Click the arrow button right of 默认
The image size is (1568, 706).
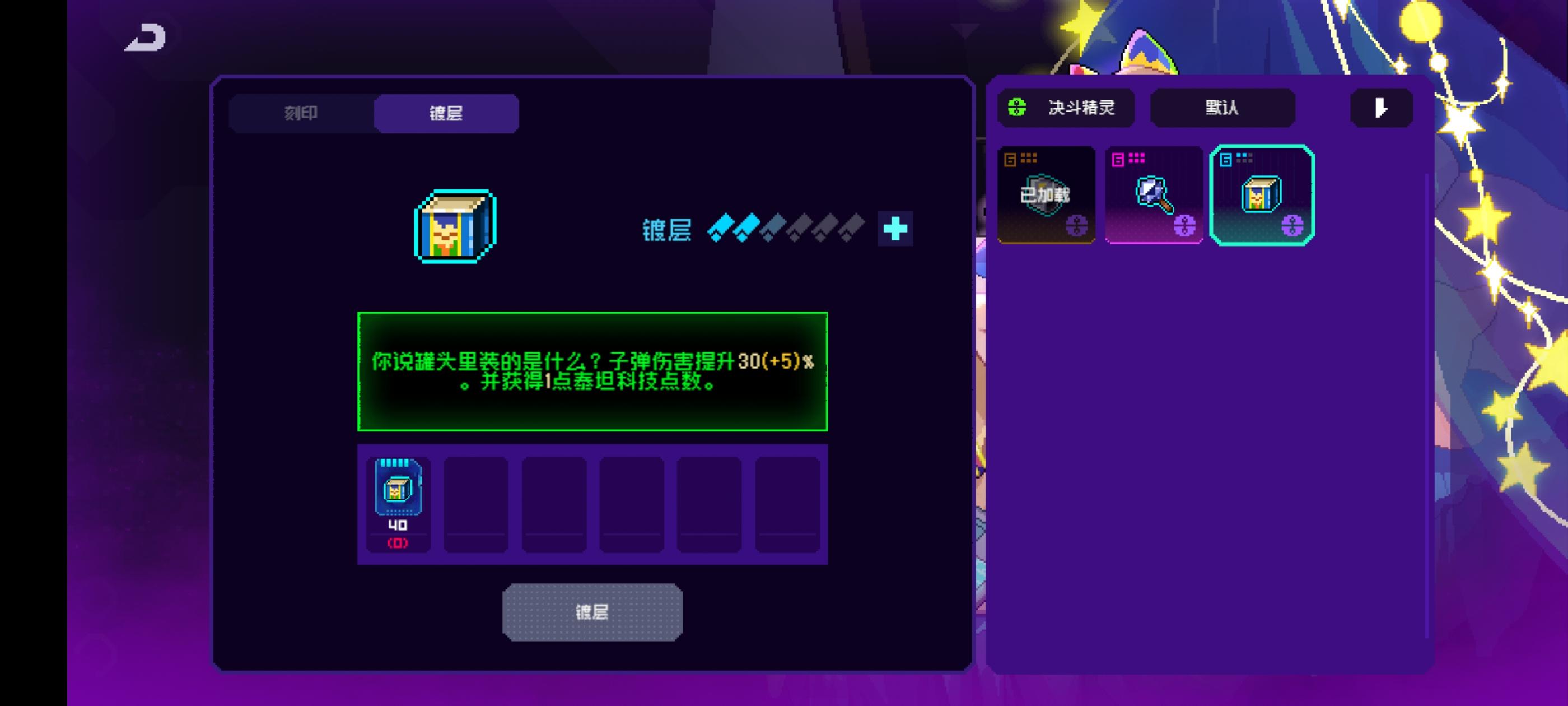click(1380, 108)
